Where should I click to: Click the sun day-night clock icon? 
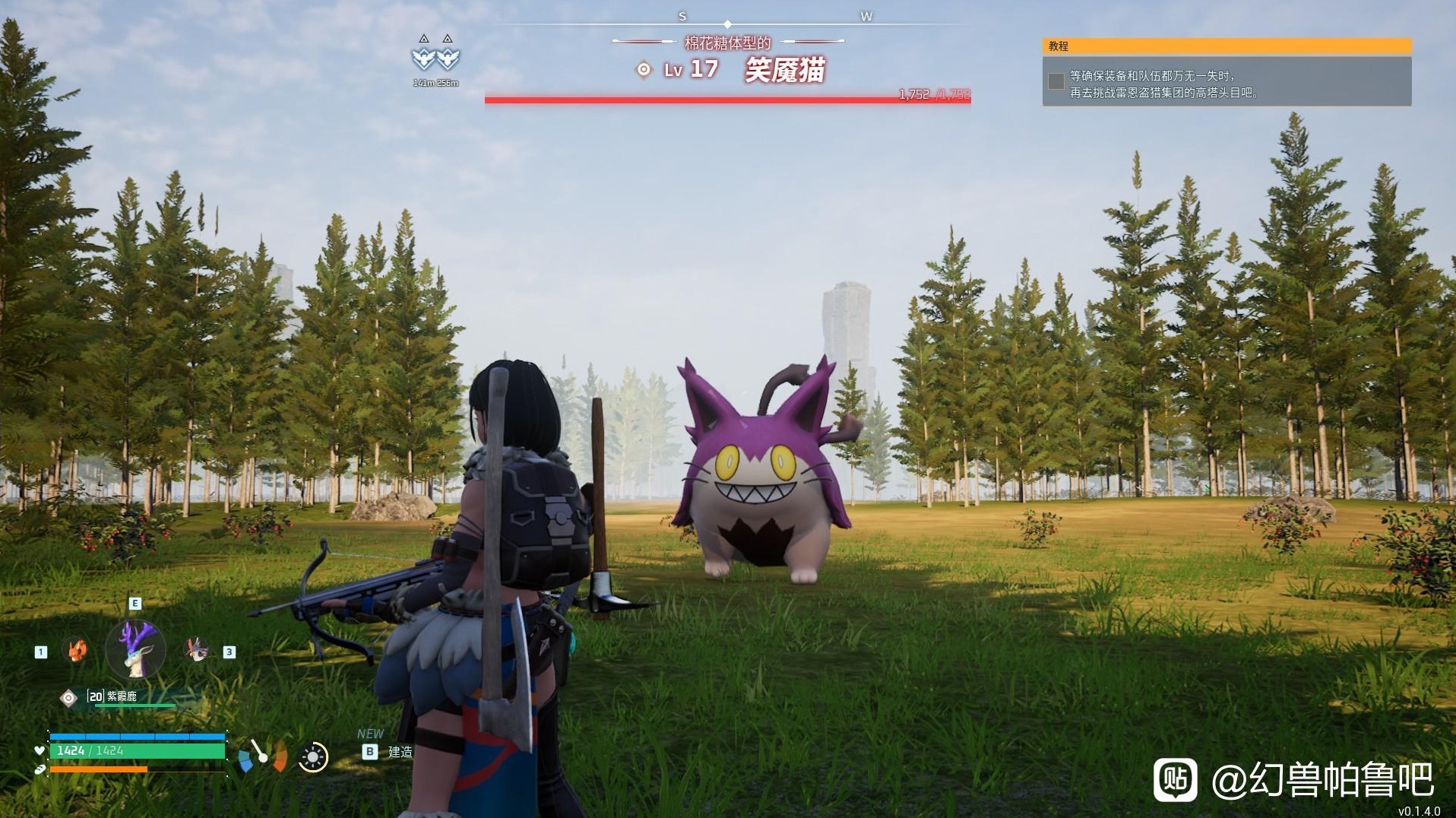pos(312,757)
